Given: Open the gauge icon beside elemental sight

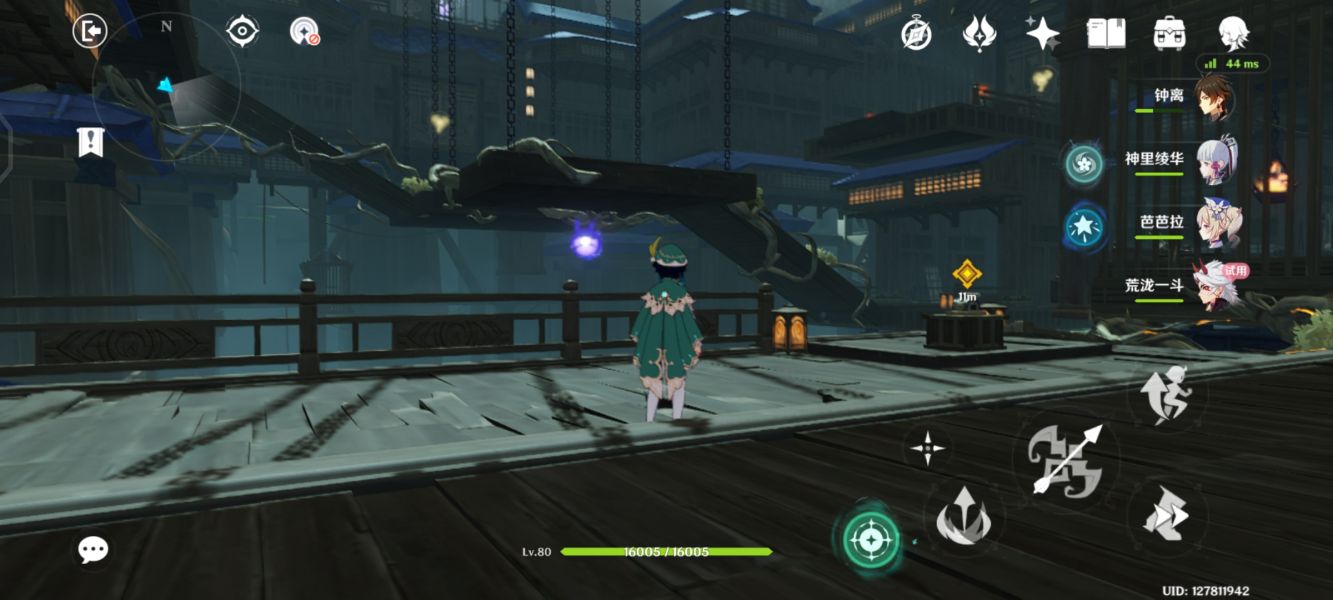Looking at the screenshot, I should tap(304, 32).
